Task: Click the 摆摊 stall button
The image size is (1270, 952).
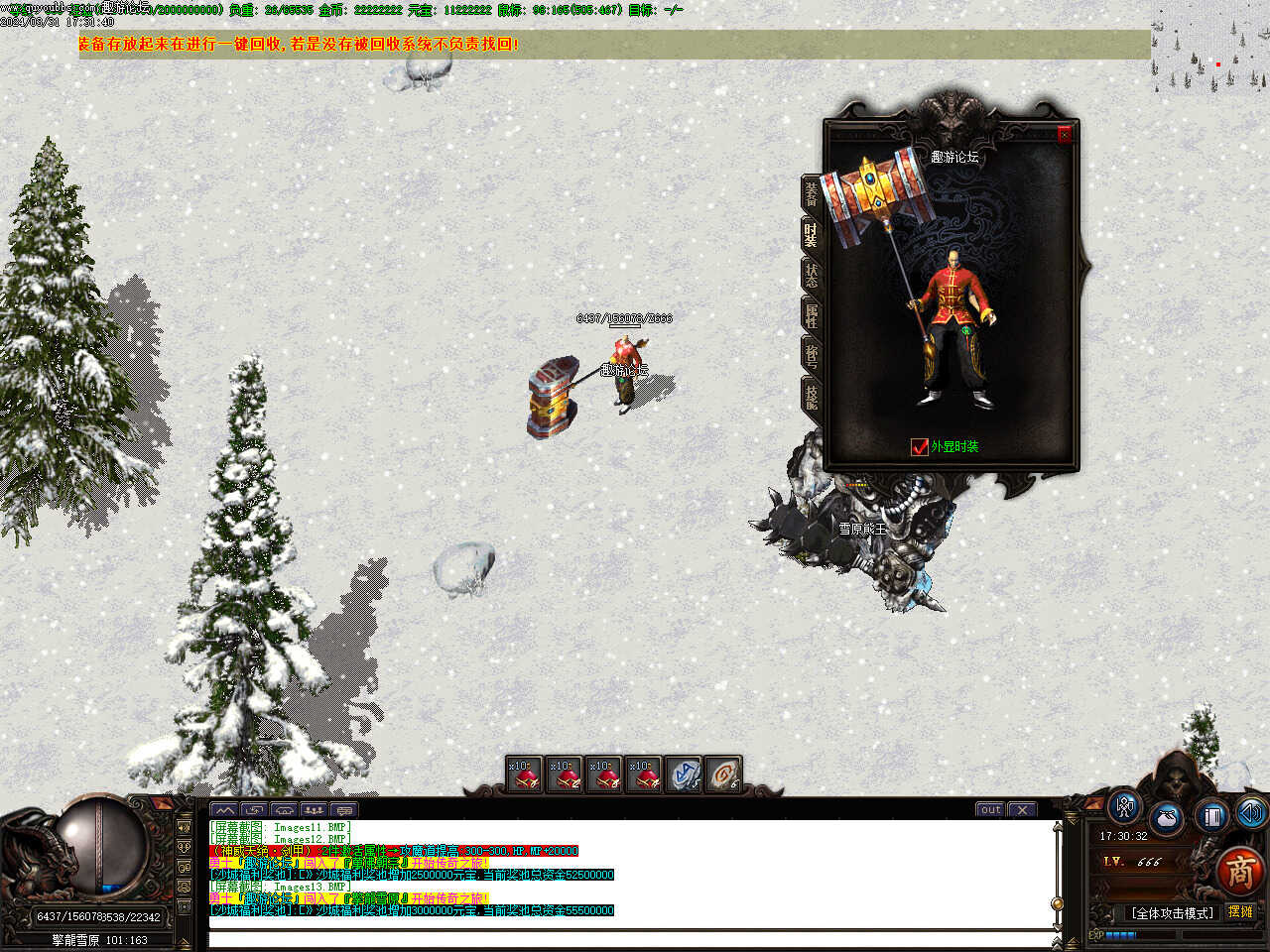Action: click(1240, 912)
